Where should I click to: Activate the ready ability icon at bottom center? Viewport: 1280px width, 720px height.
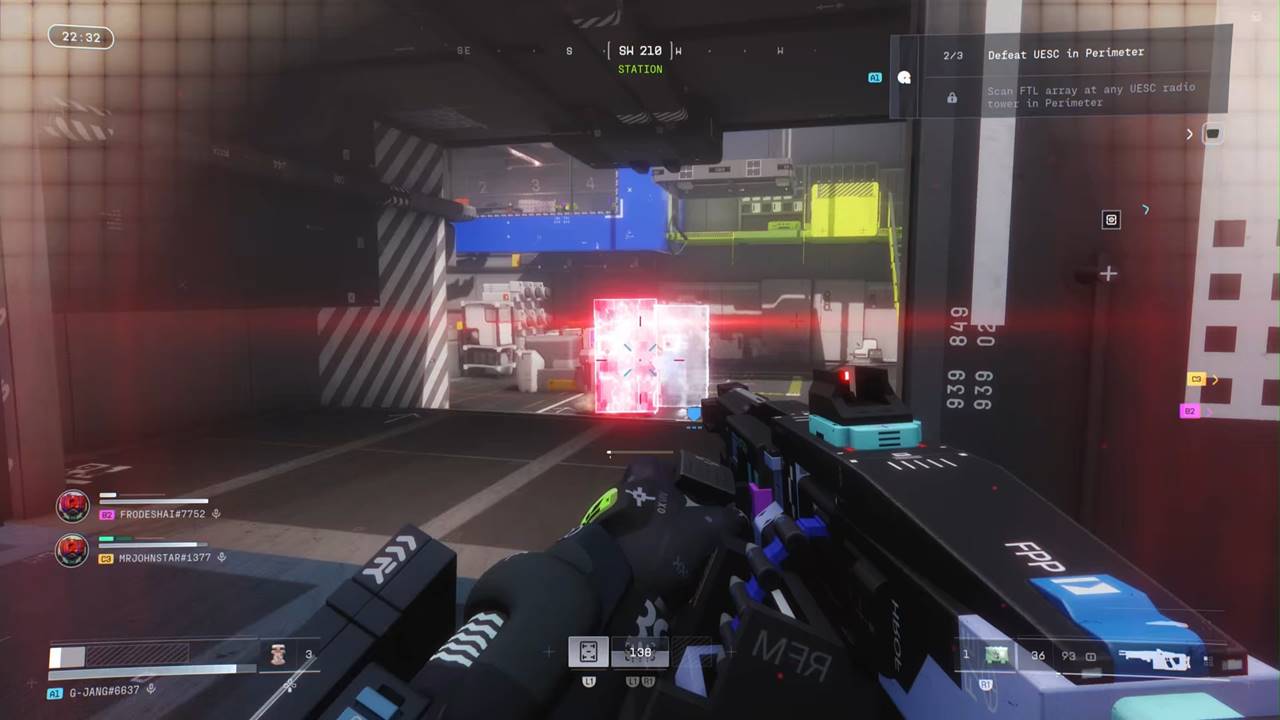(588, 652)
